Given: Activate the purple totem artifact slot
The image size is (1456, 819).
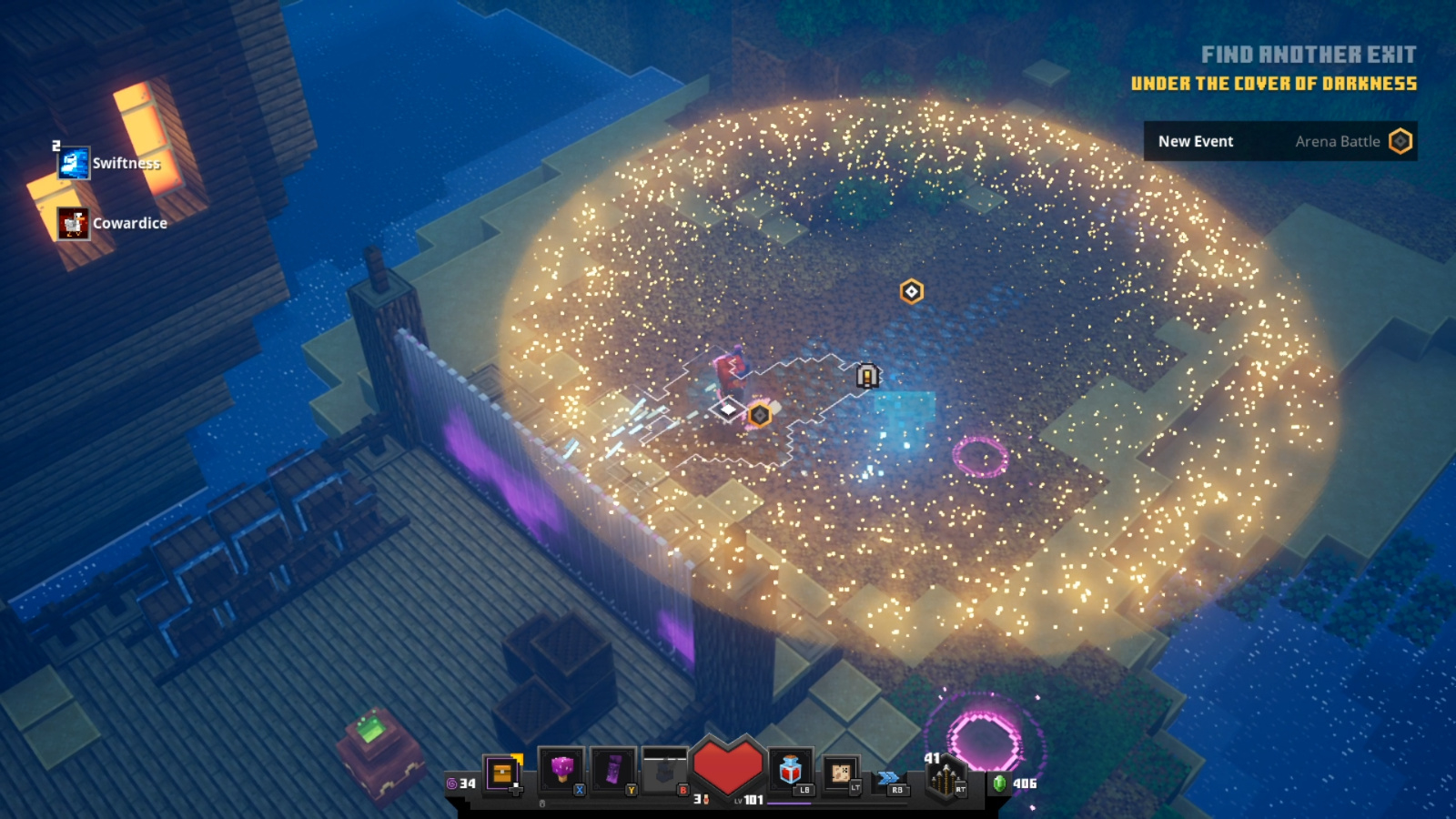Looking at the screenshot, I should [x=613, y=770].
